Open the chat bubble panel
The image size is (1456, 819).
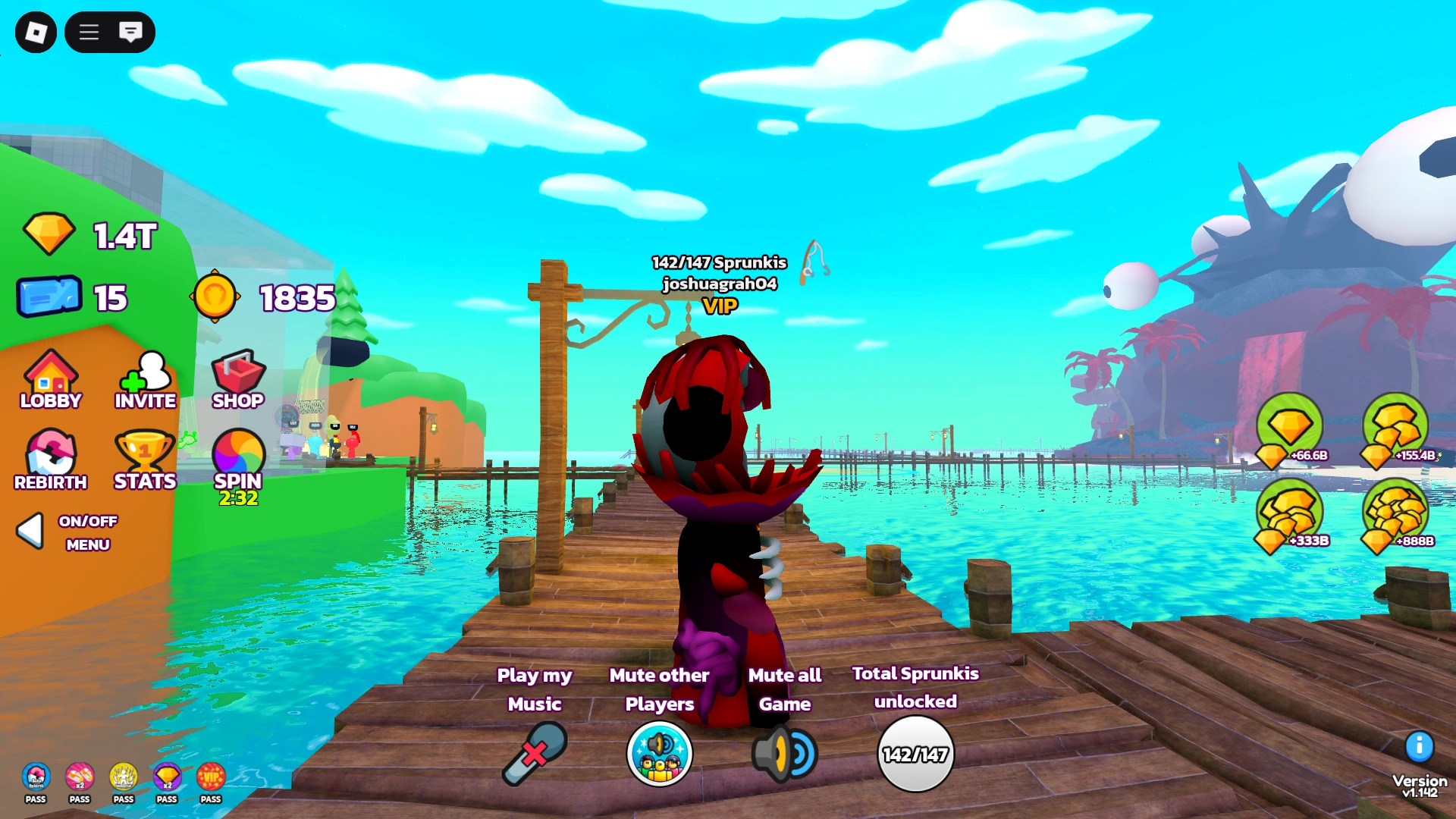coord(132,33)
